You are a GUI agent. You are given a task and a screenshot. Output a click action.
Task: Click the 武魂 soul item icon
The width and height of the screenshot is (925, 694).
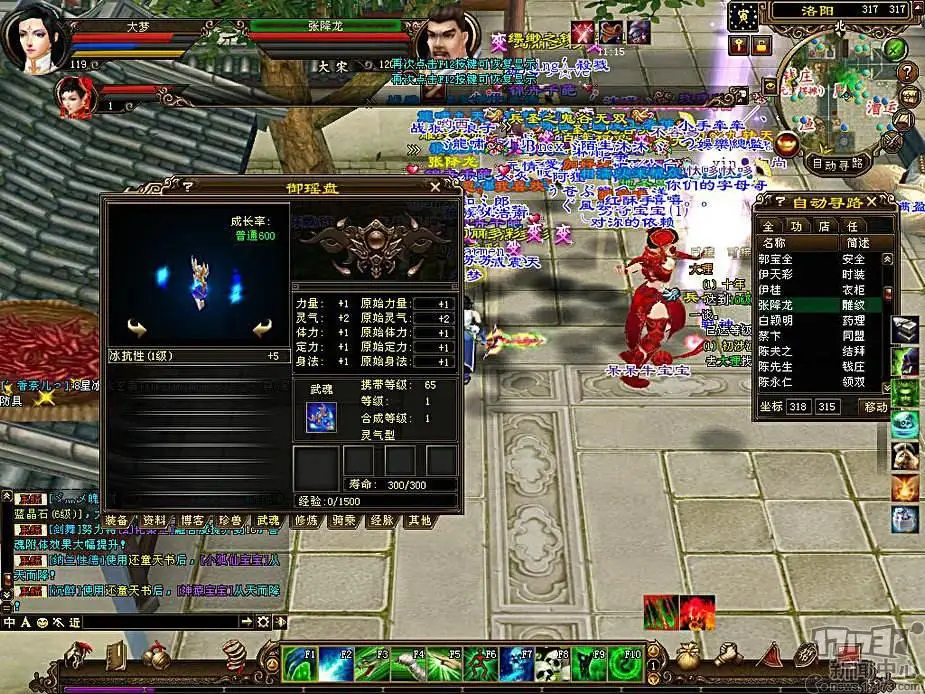322,415
